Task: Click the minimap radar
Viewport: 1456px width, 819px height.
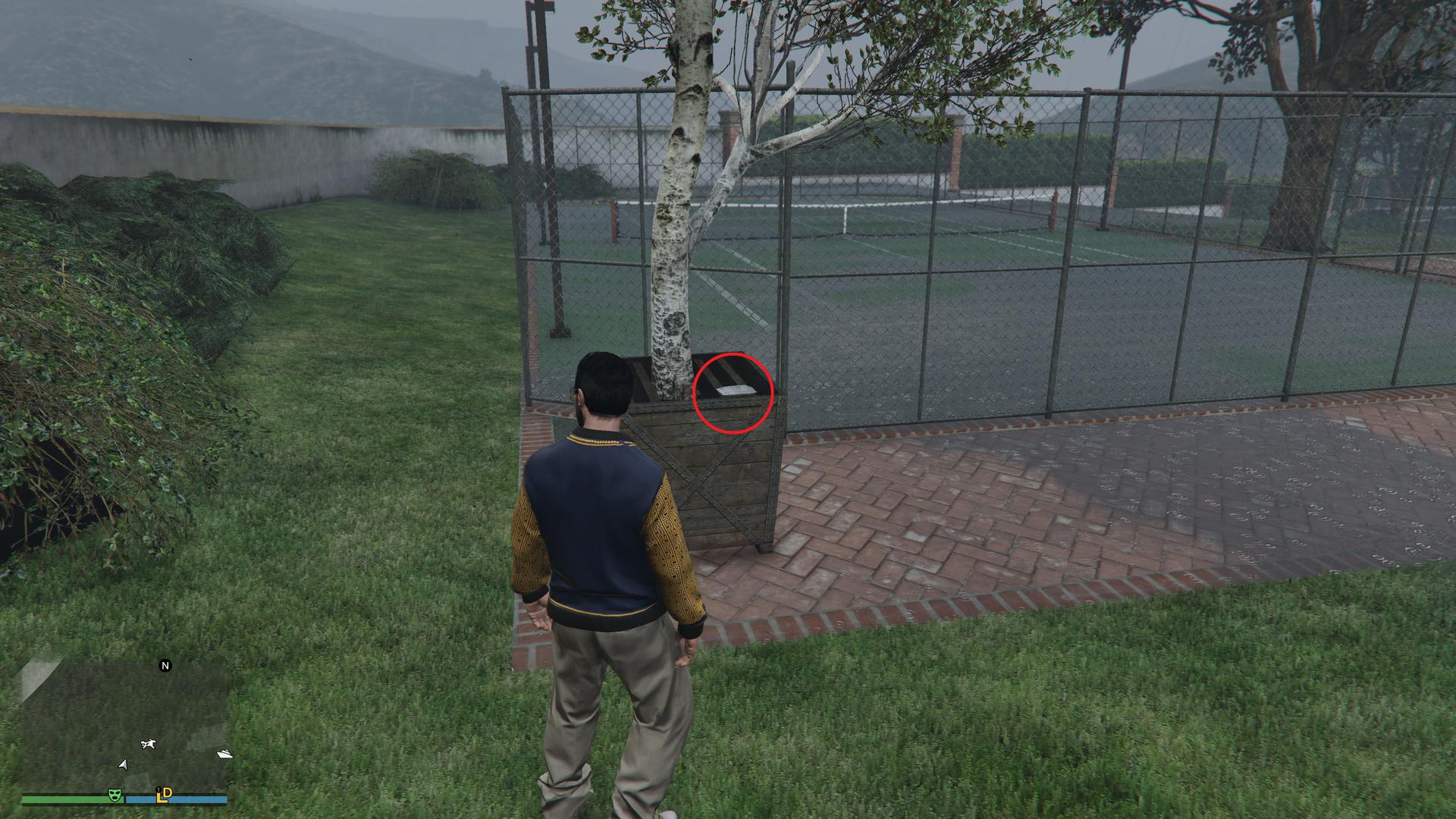Action: (125, 724)
